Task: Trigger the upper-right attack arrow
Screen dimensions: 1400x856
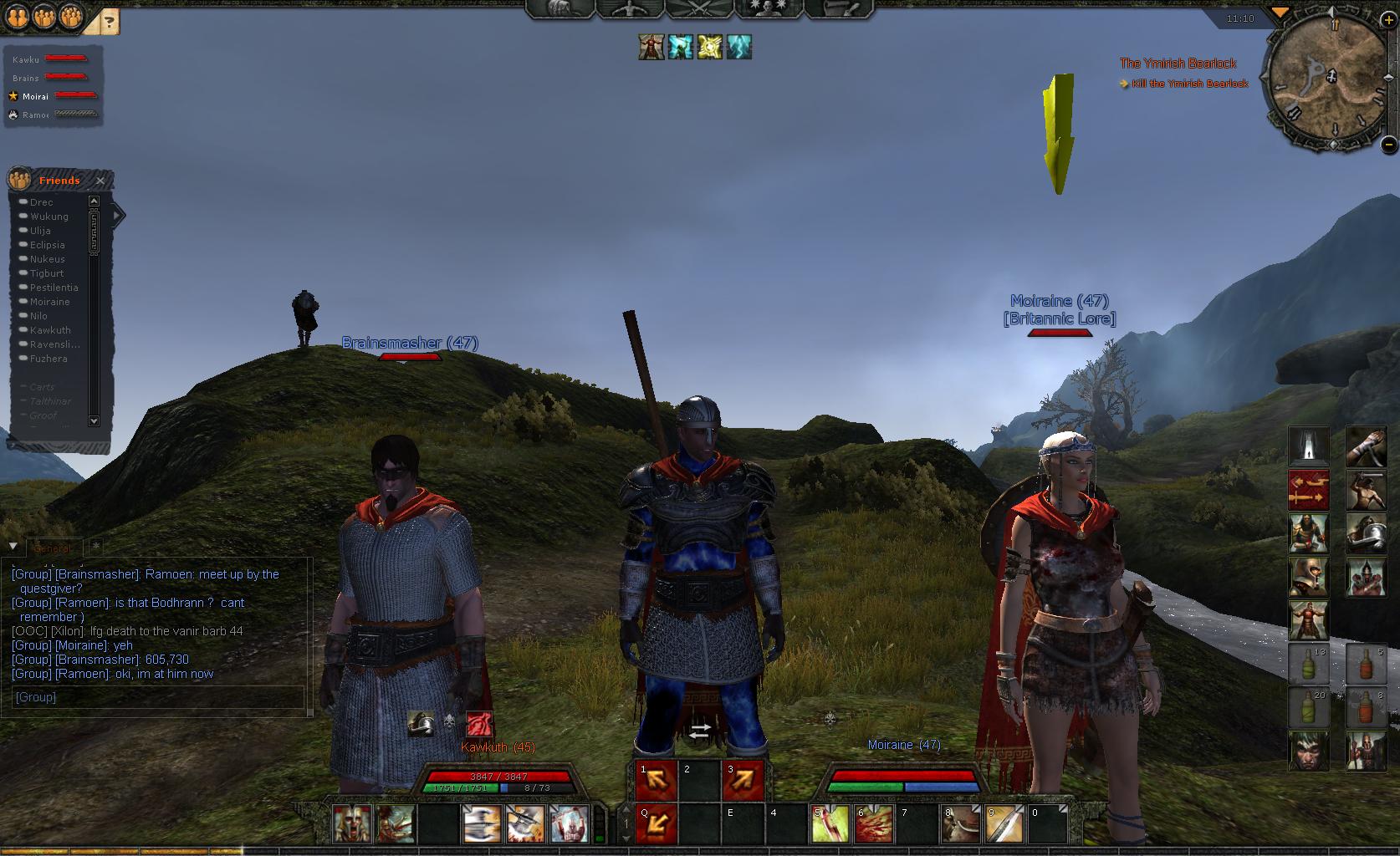Action: [x=743, y=781]
